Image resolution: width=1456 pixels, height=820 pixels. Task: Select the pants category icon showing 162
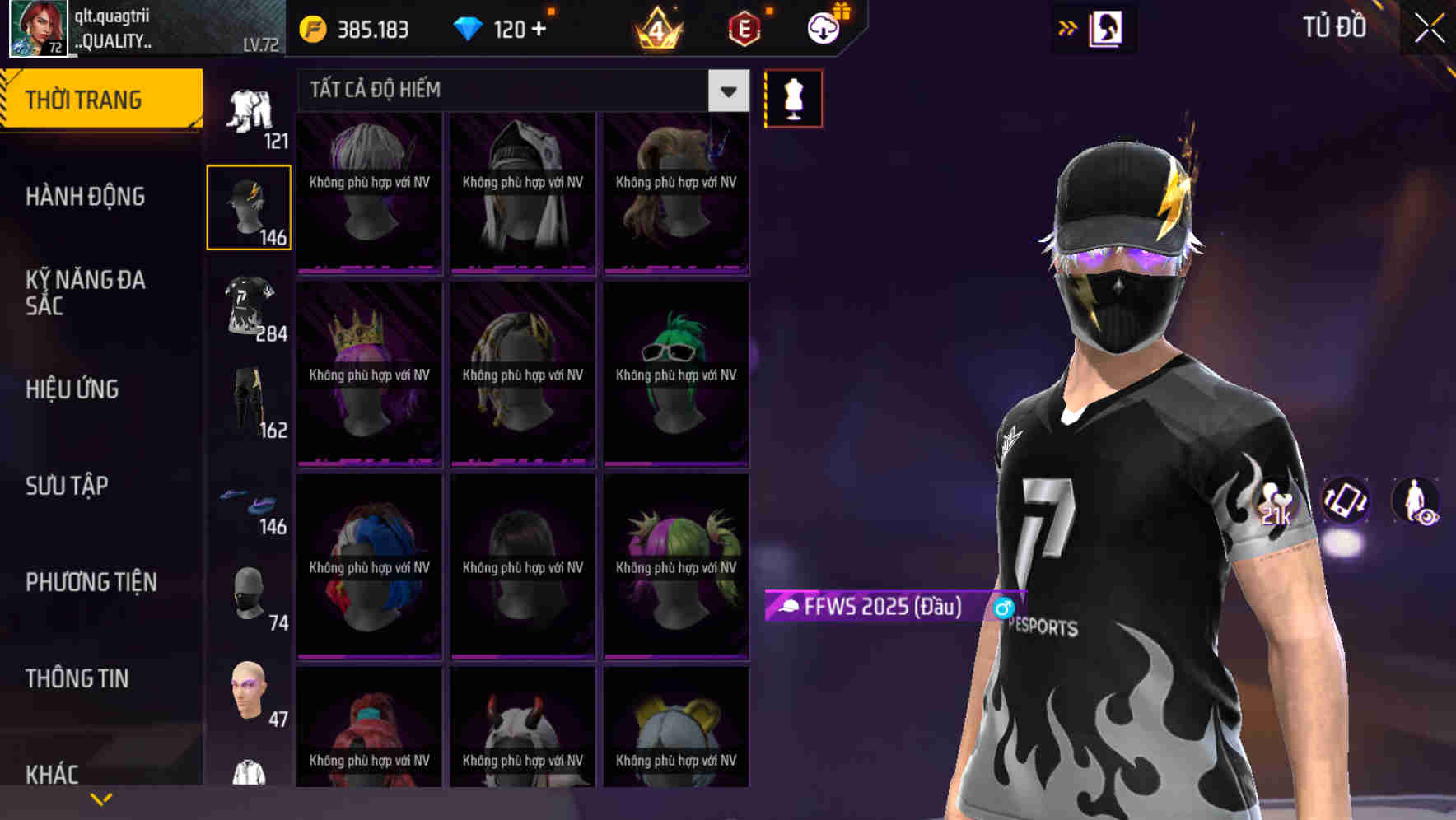point(249,403)
